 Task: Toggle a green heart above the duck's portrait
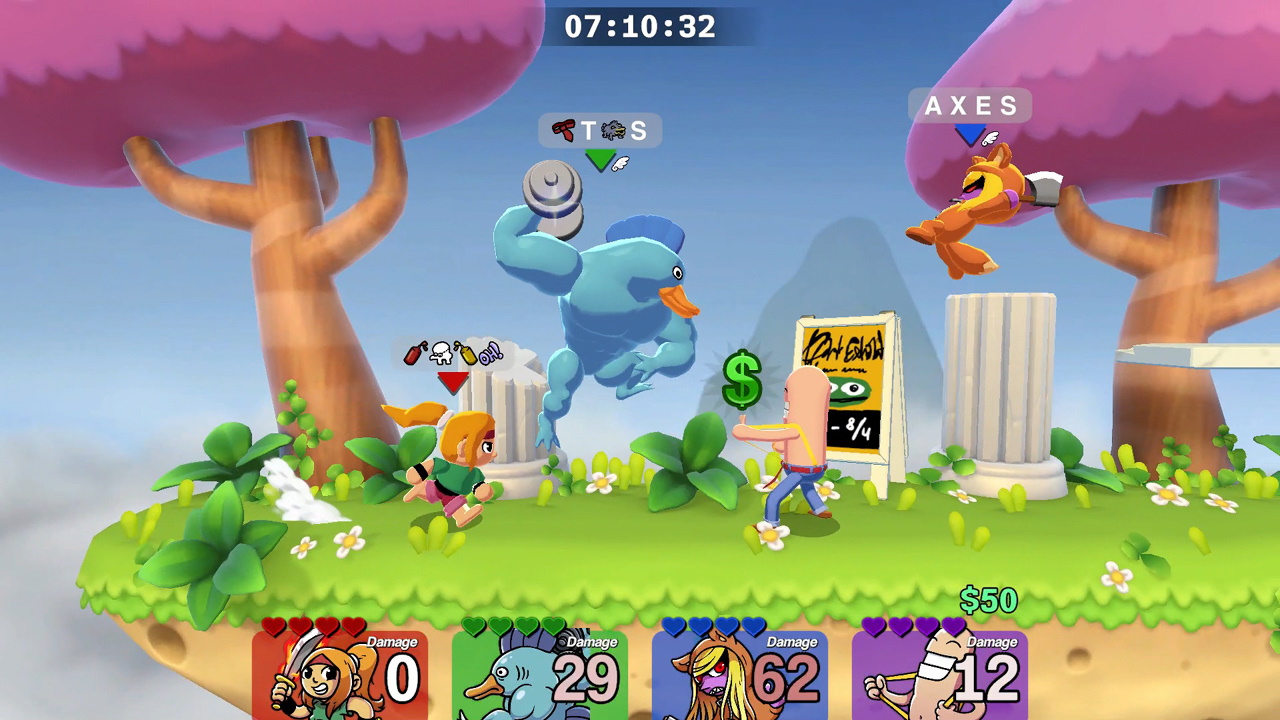pos(472,625)
